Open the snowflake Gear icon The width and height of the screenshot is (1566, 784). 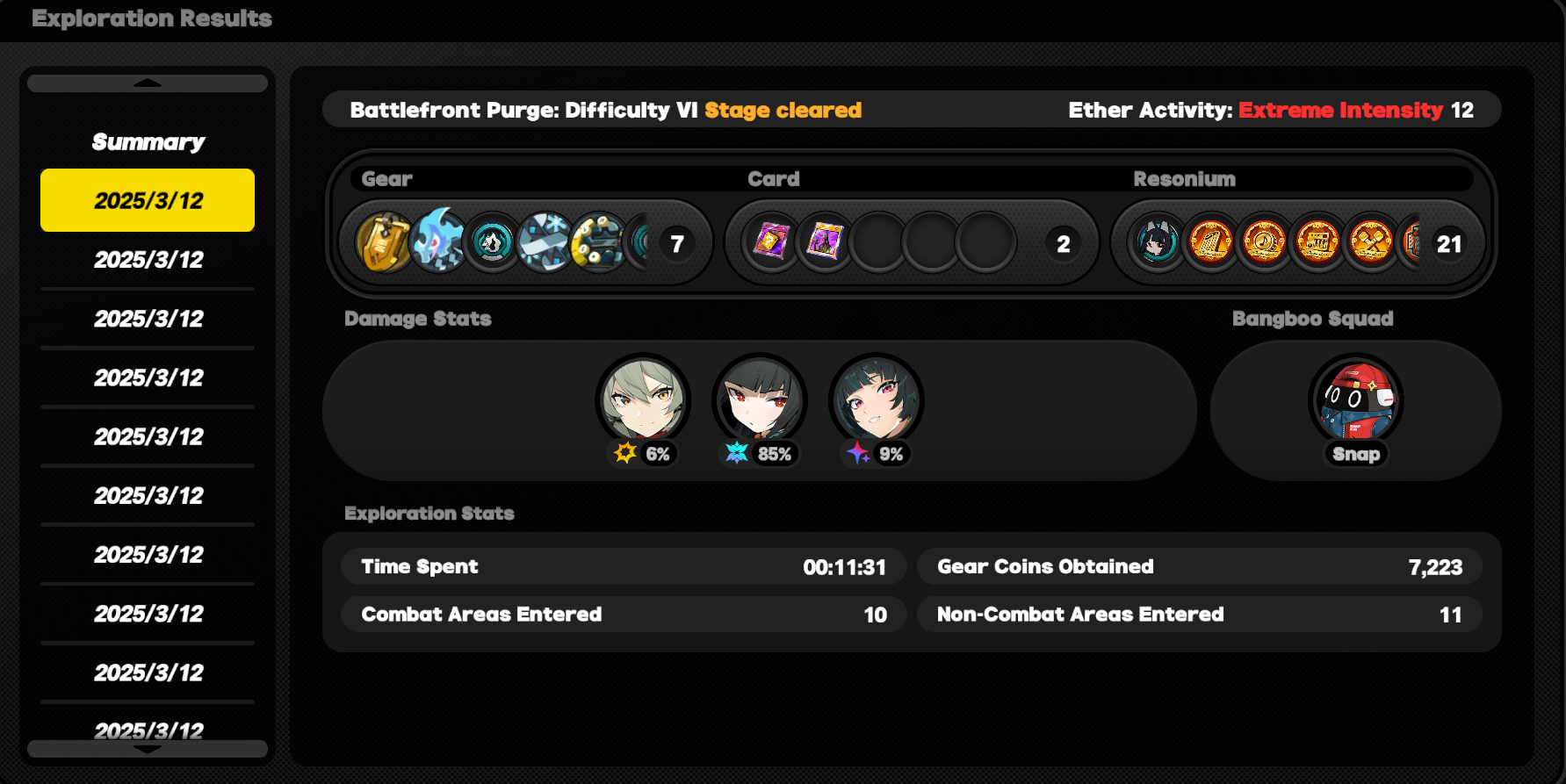545,243
